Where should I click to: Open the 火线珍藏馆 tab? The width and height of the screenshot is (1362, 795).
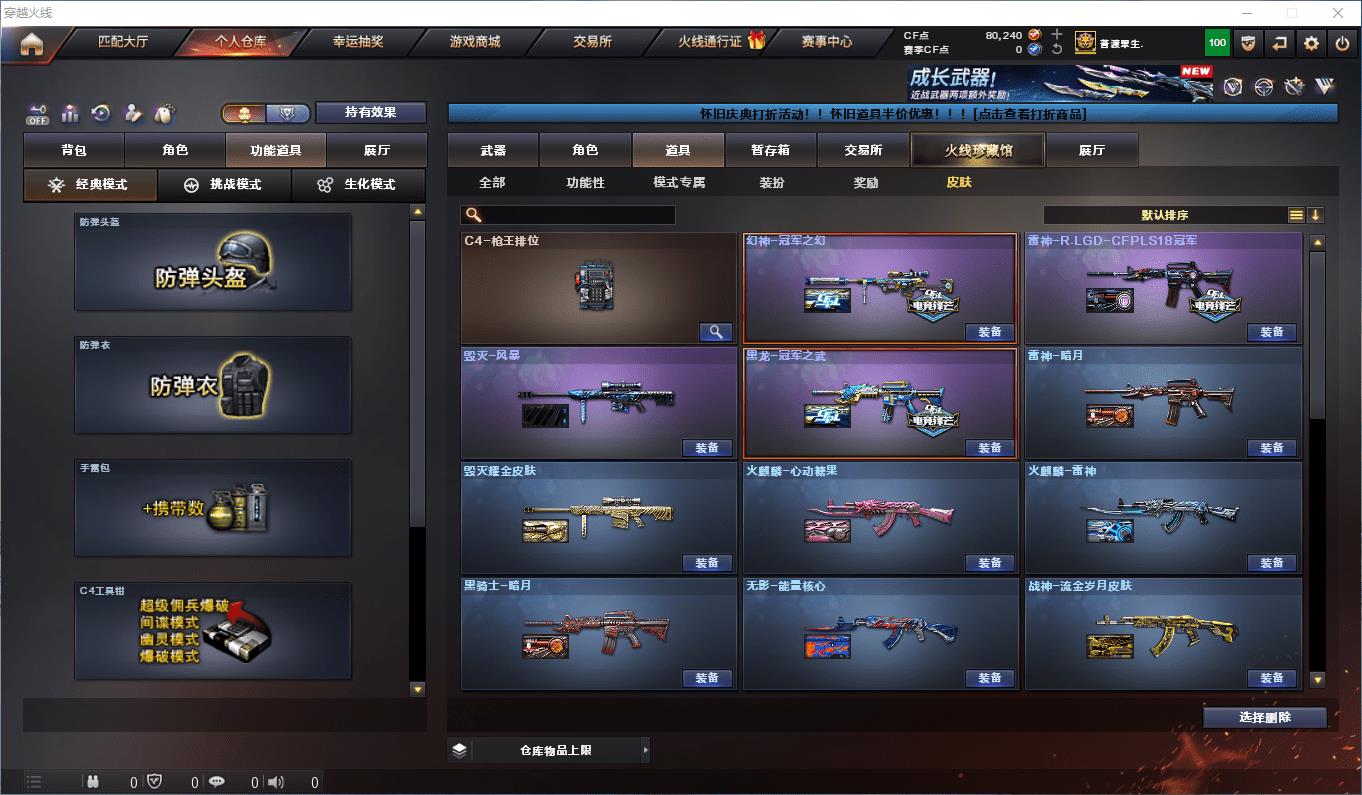point(977,150)
